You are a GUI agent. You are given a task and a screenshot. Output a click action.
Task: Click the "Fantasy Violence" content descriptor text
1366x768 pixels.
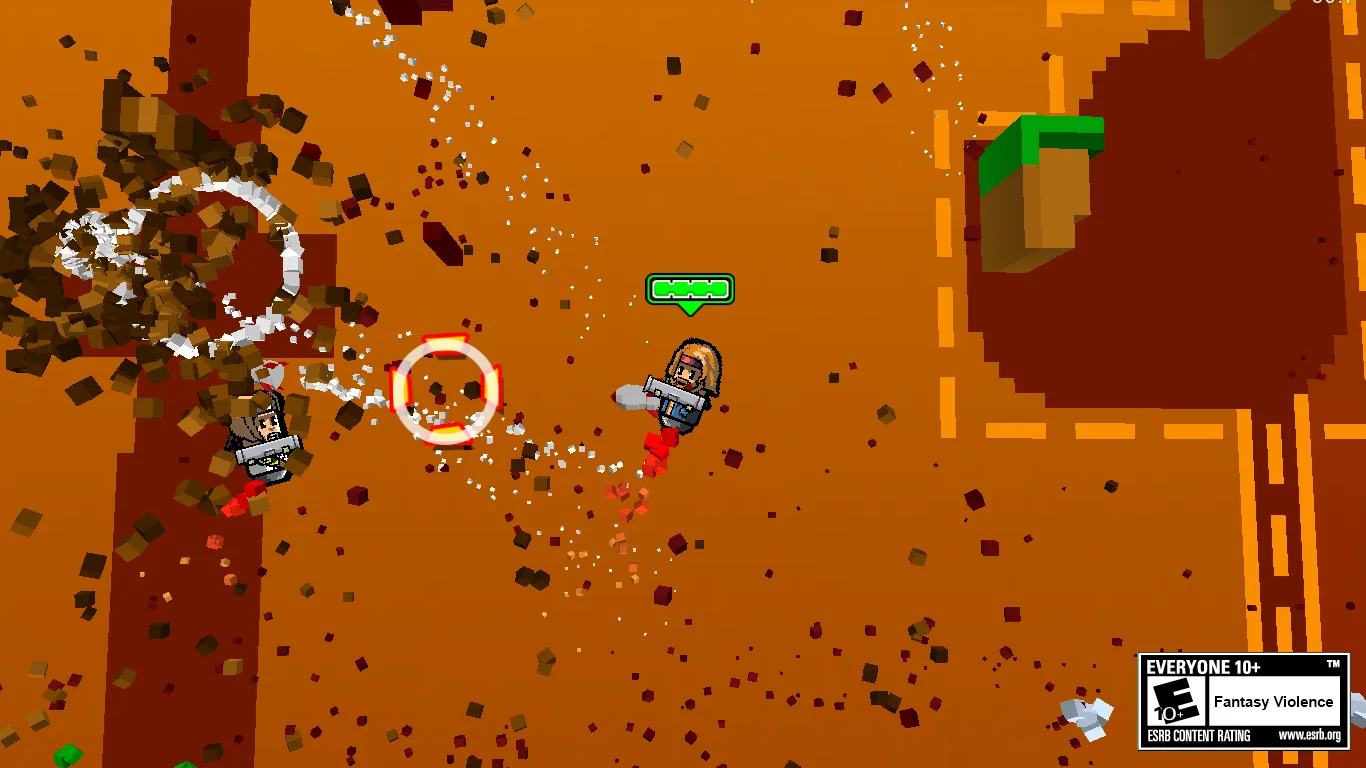[1274, 701]
